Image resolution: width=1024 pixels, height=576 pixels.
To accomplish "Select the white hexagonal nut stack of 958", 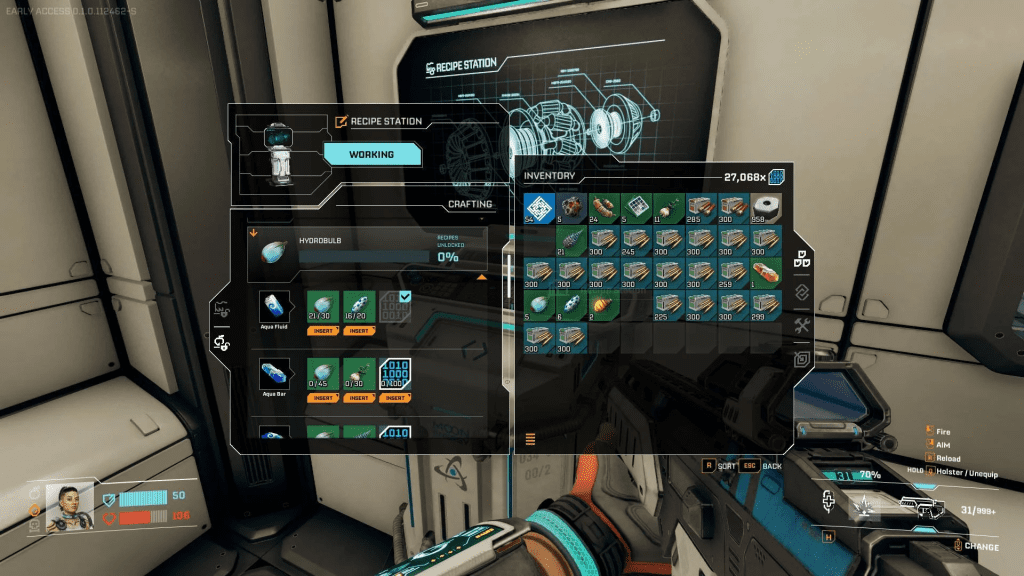I will click(768, 208).
